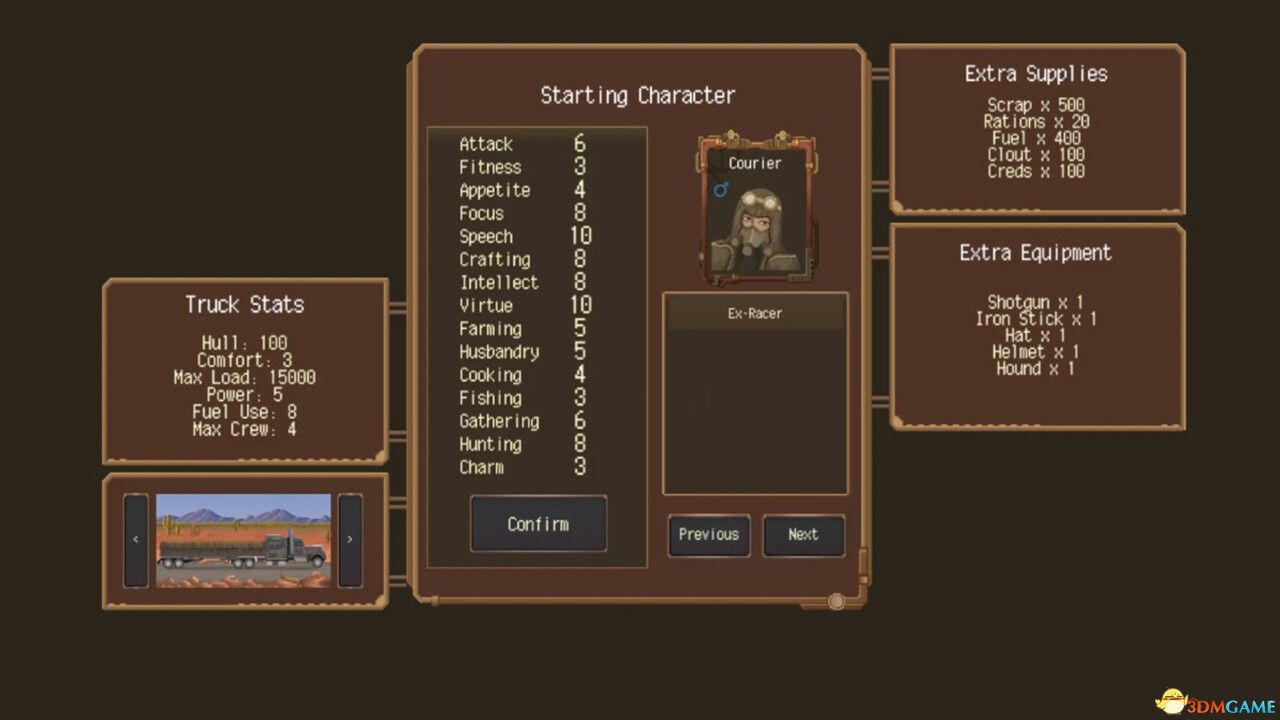Click the Previous button to change character
This screenshot has width=1280, height=720.
[x=708, y=536]
